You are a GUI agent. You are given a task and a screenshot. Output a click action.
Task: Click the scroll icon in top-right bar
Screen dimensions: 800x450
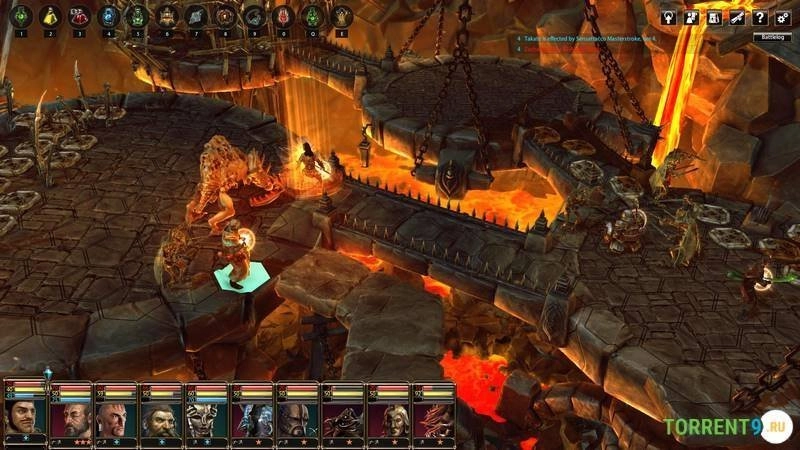[737, 17]
